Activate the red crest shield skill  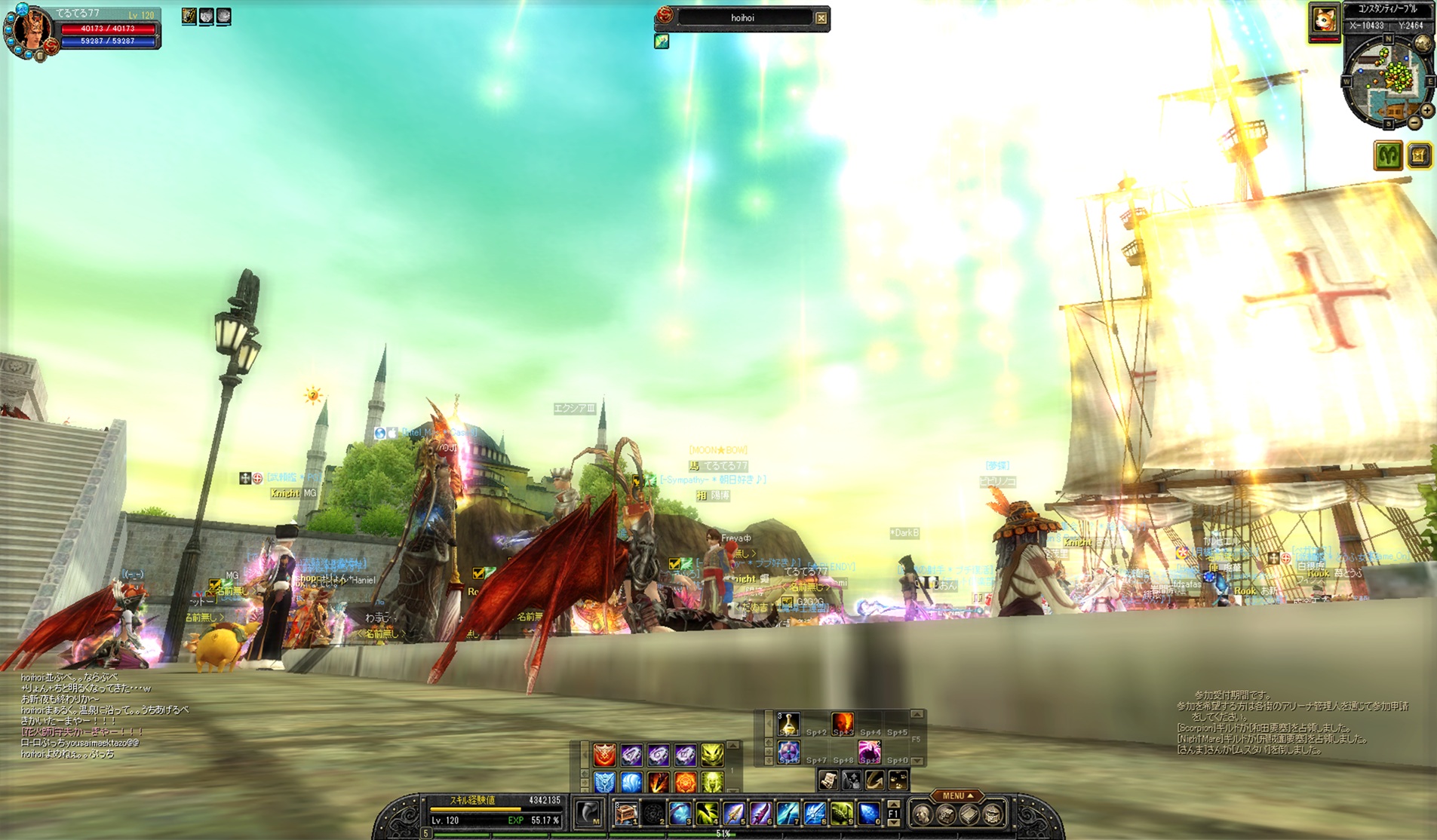[x=604, y=754]
